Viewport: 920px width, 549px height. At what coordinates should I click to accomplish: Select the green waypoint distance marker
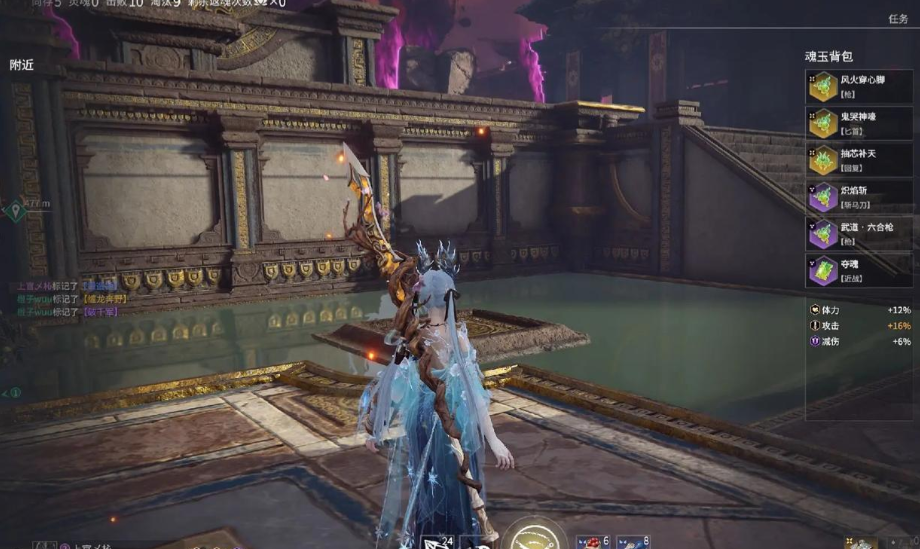pyautogui.click(x=14, y=209)
